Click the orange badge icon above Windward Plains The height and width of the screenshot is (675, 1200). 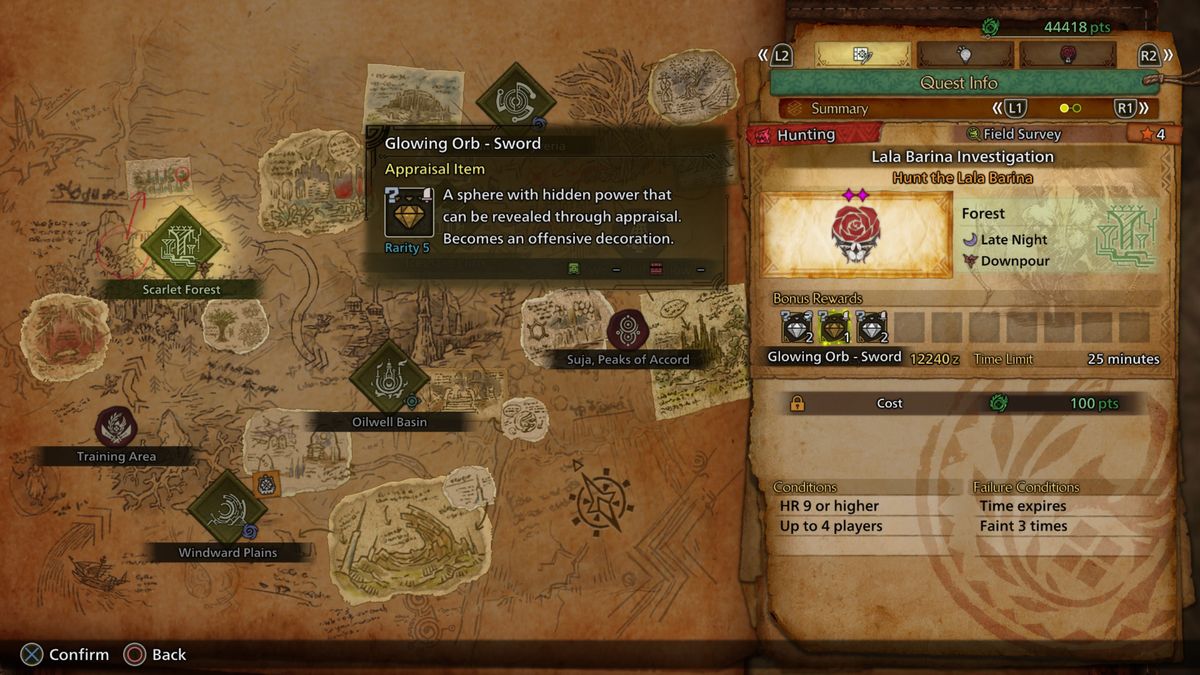tap(266, 484)
